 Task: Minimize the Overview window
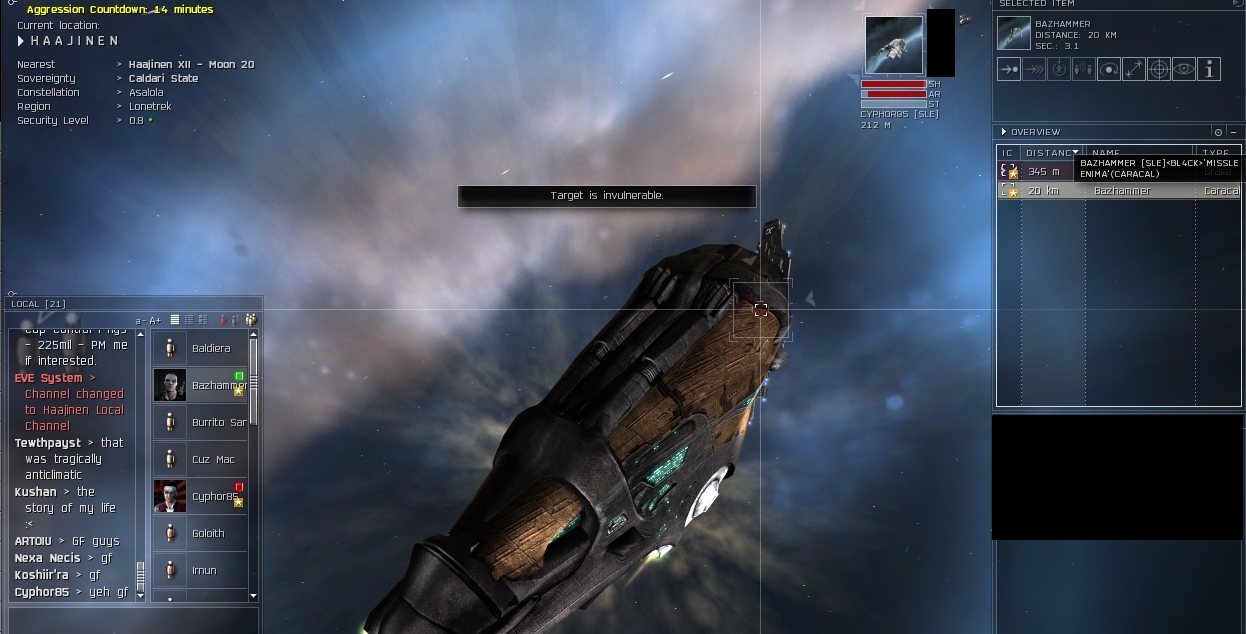[x=1233, y=132]
